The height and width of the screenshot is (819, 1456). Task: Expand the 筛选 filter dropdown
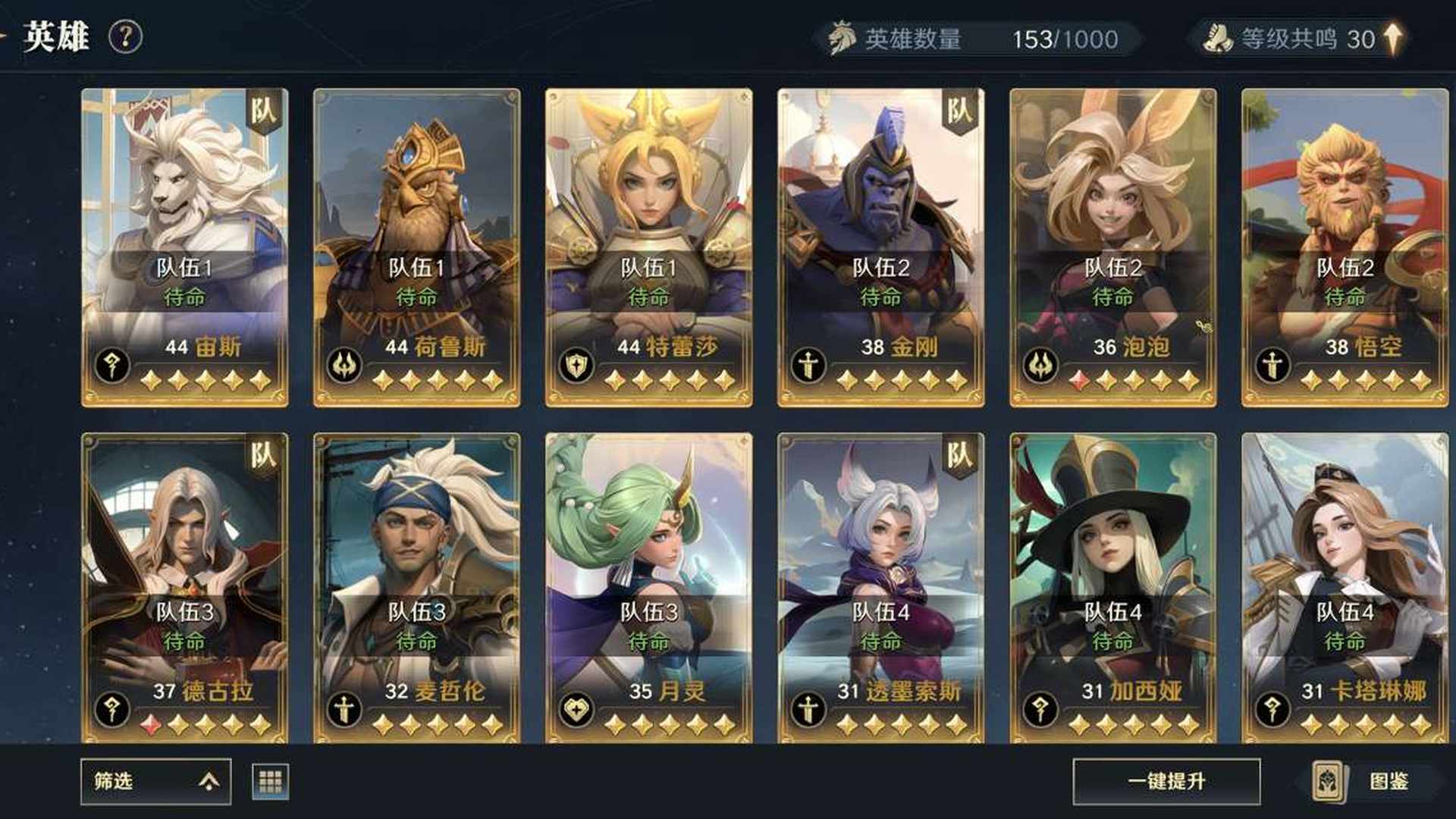(155, 781)
